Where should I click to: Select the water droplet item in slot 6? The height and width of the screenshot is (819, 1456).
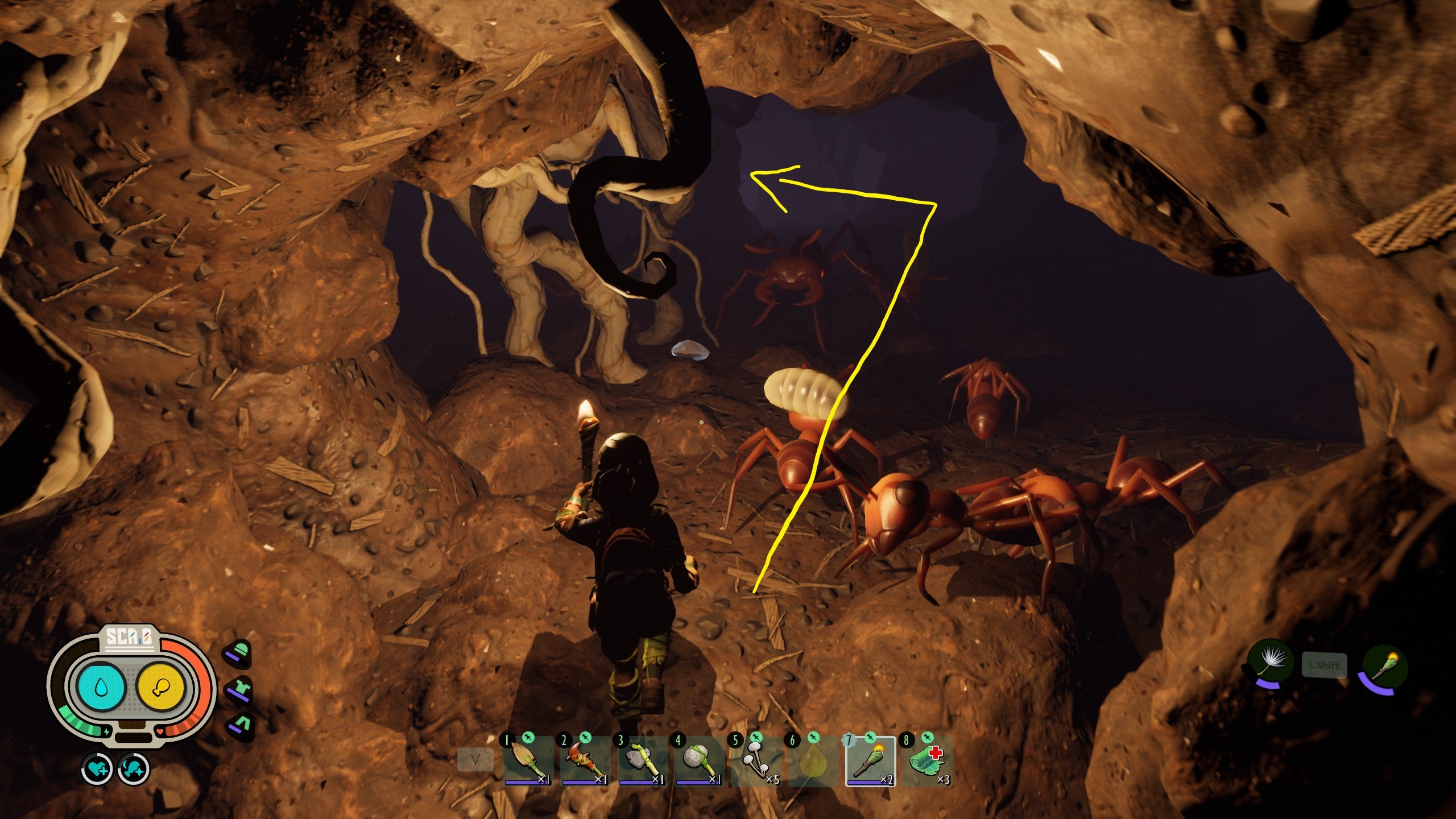point(812,762)
